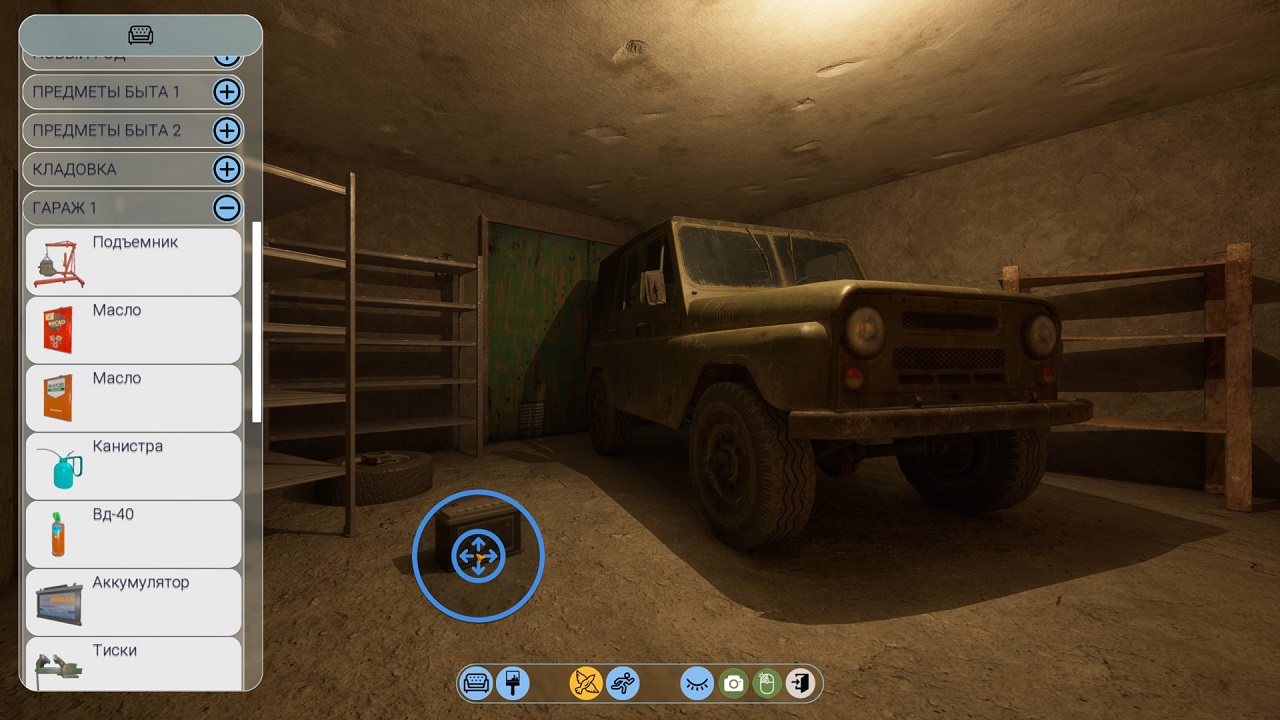Pick the Канистра item
The width and height of the screenshot is (1280, 720).
pyautogui.click(x=133, y=466)
